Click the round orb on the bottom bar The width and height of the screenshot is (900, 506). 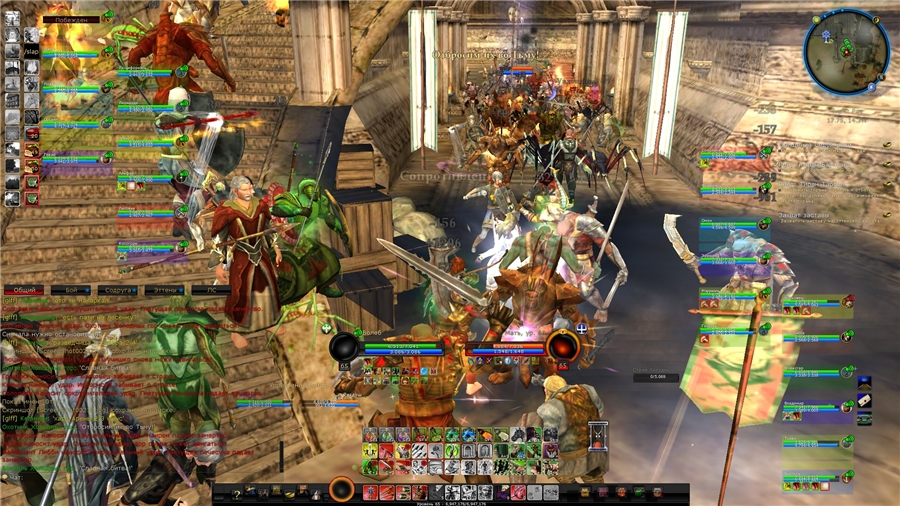click(x=341, y=491)
